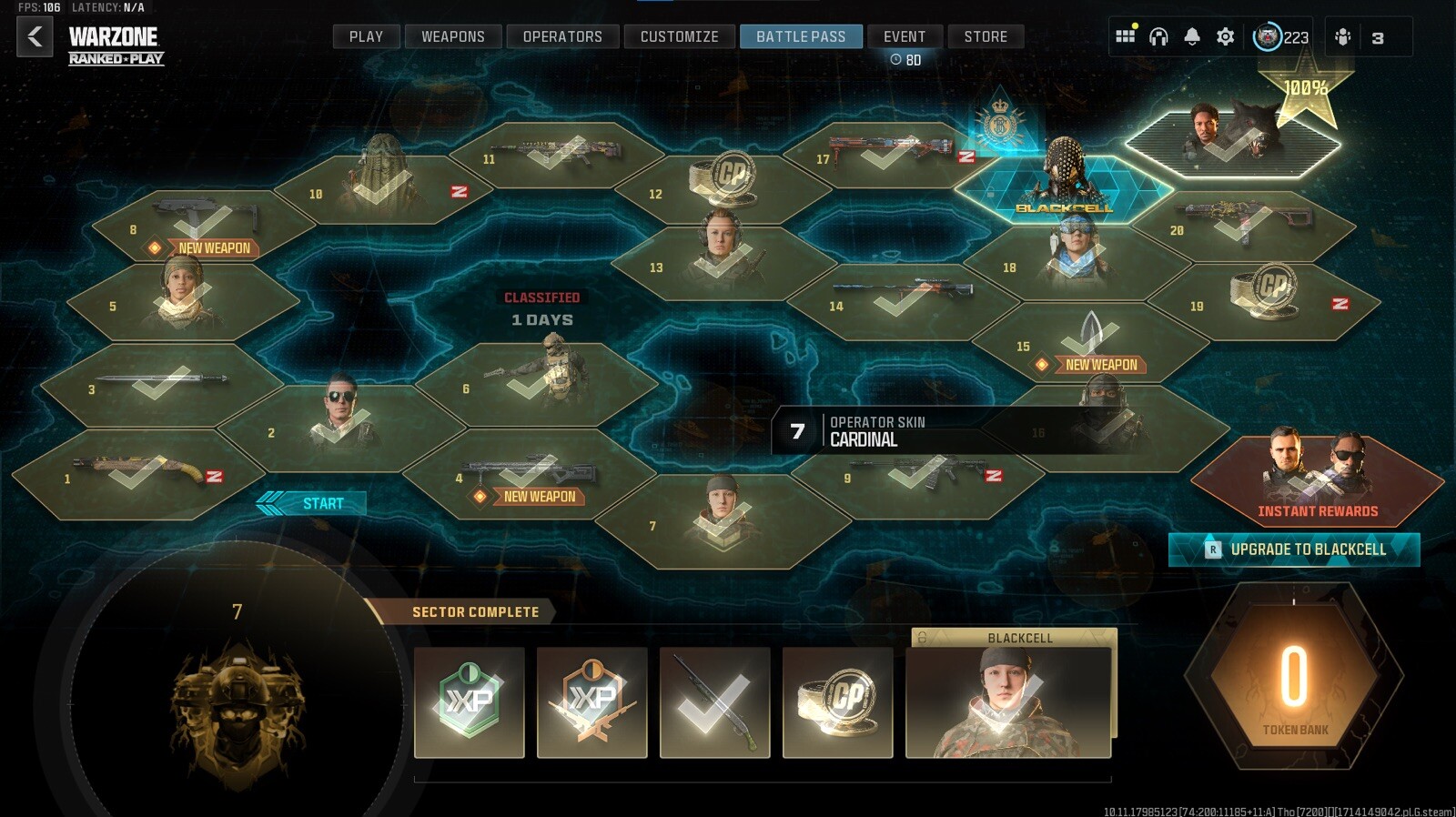Select sector 1 on the map
Screen dimensions: 1456x817
point(136,475)
